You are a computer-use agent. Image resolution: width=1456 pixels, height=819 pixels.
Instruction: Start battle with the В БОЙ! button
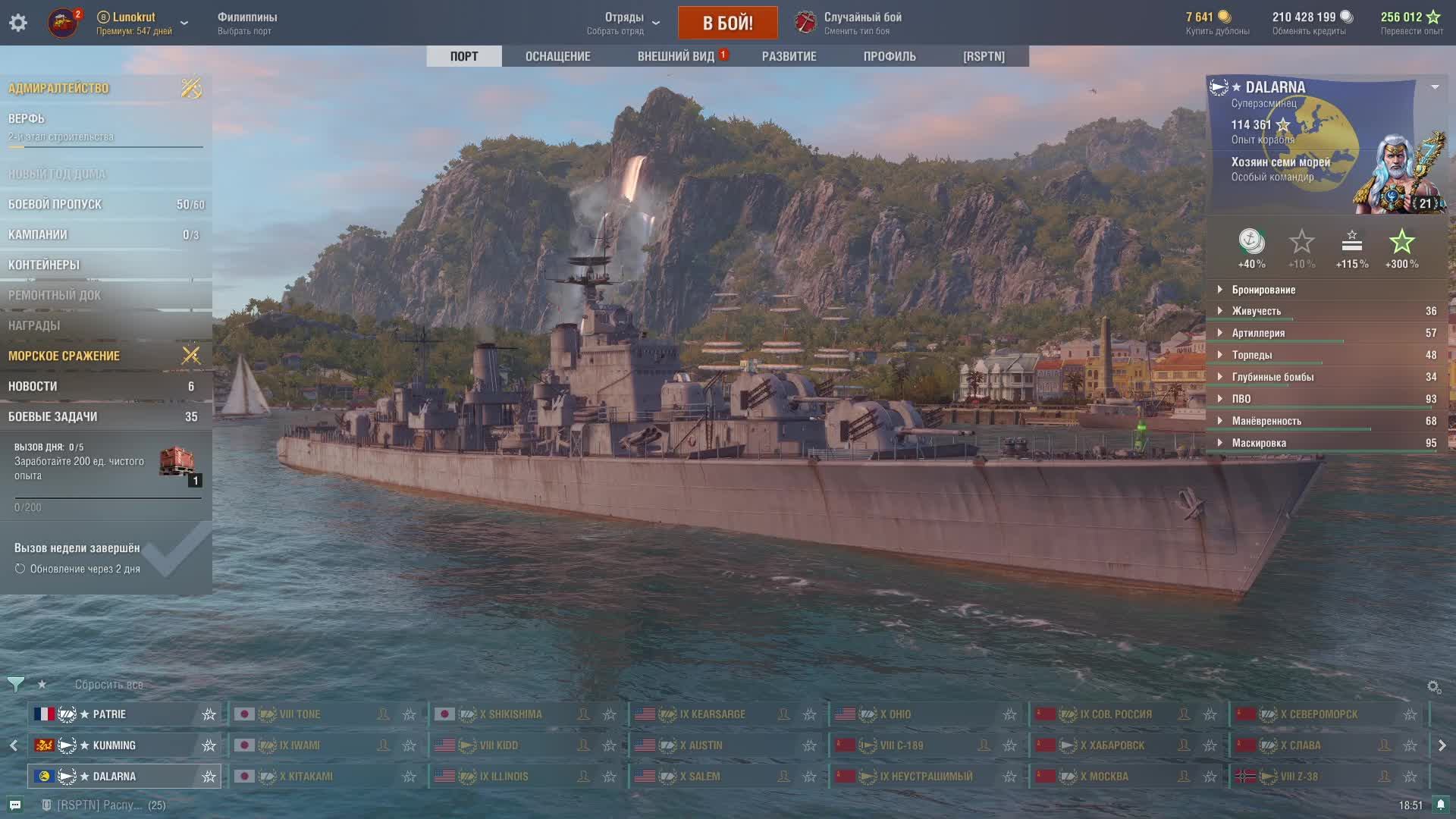[727, 23]
